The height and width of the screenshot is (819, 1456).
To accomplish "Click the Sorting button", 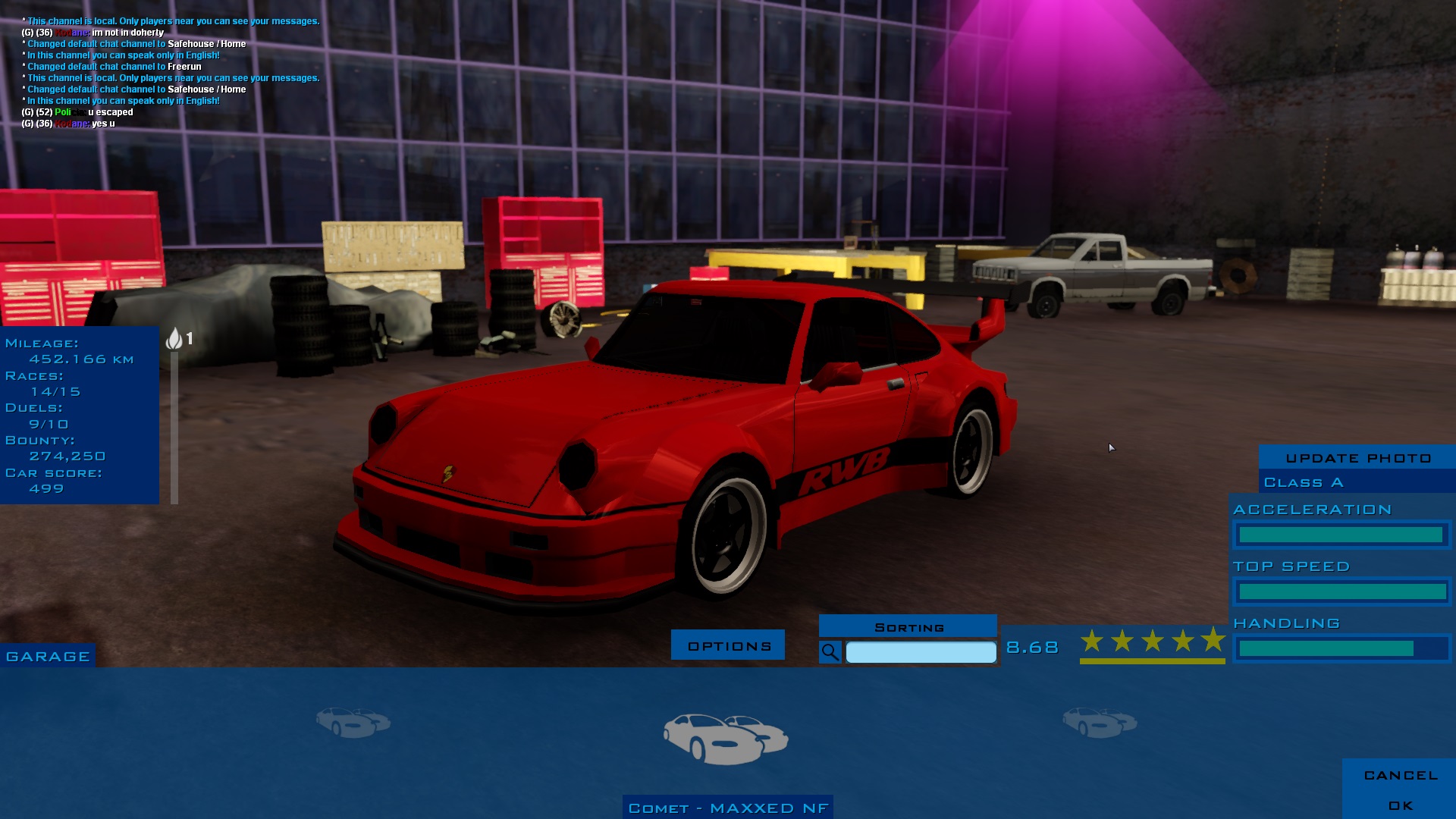I will [908, 627].
